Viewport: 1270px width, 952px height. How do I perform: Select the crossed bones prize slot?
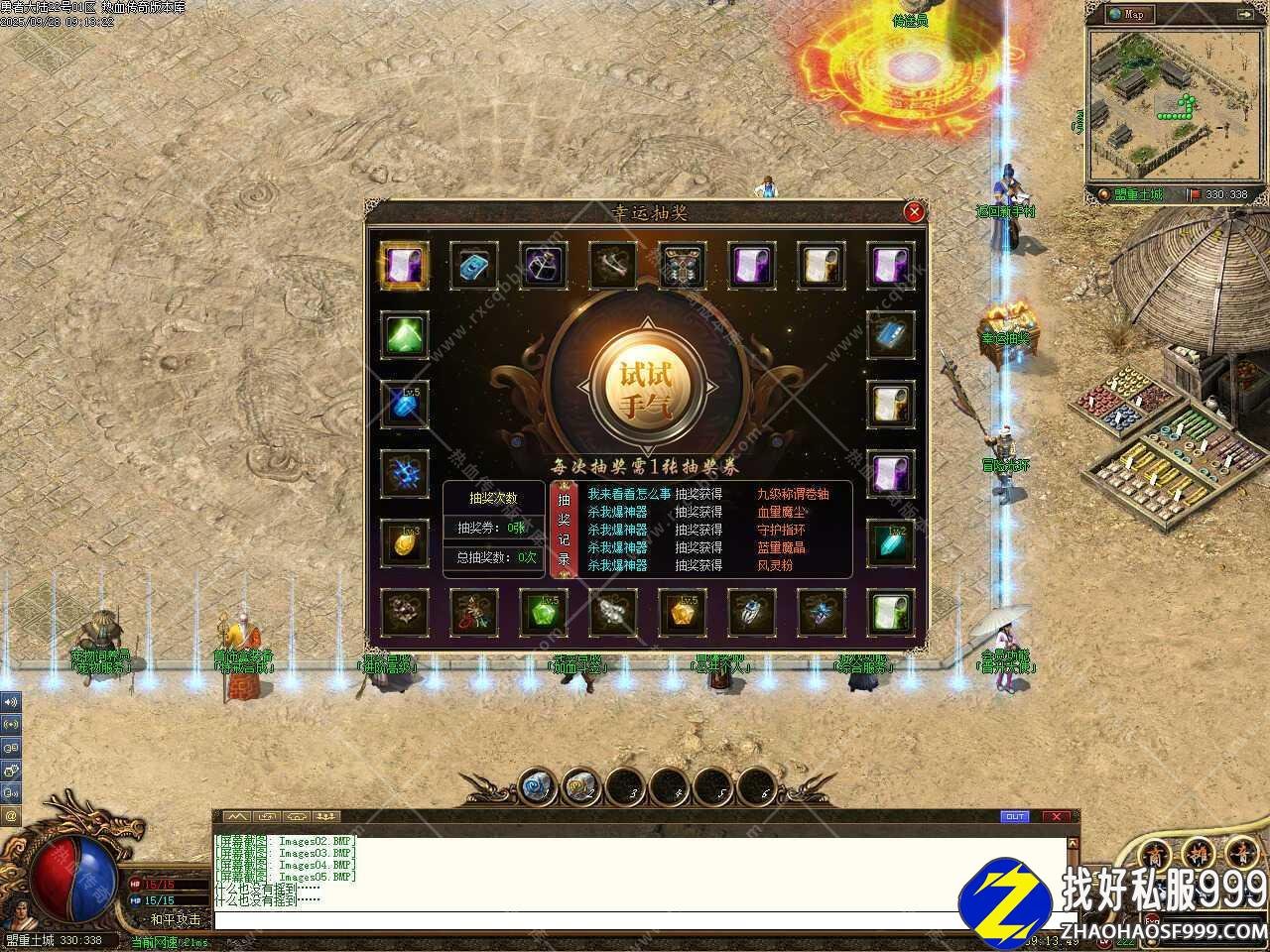pyautogui.click(x=612, y=266)
